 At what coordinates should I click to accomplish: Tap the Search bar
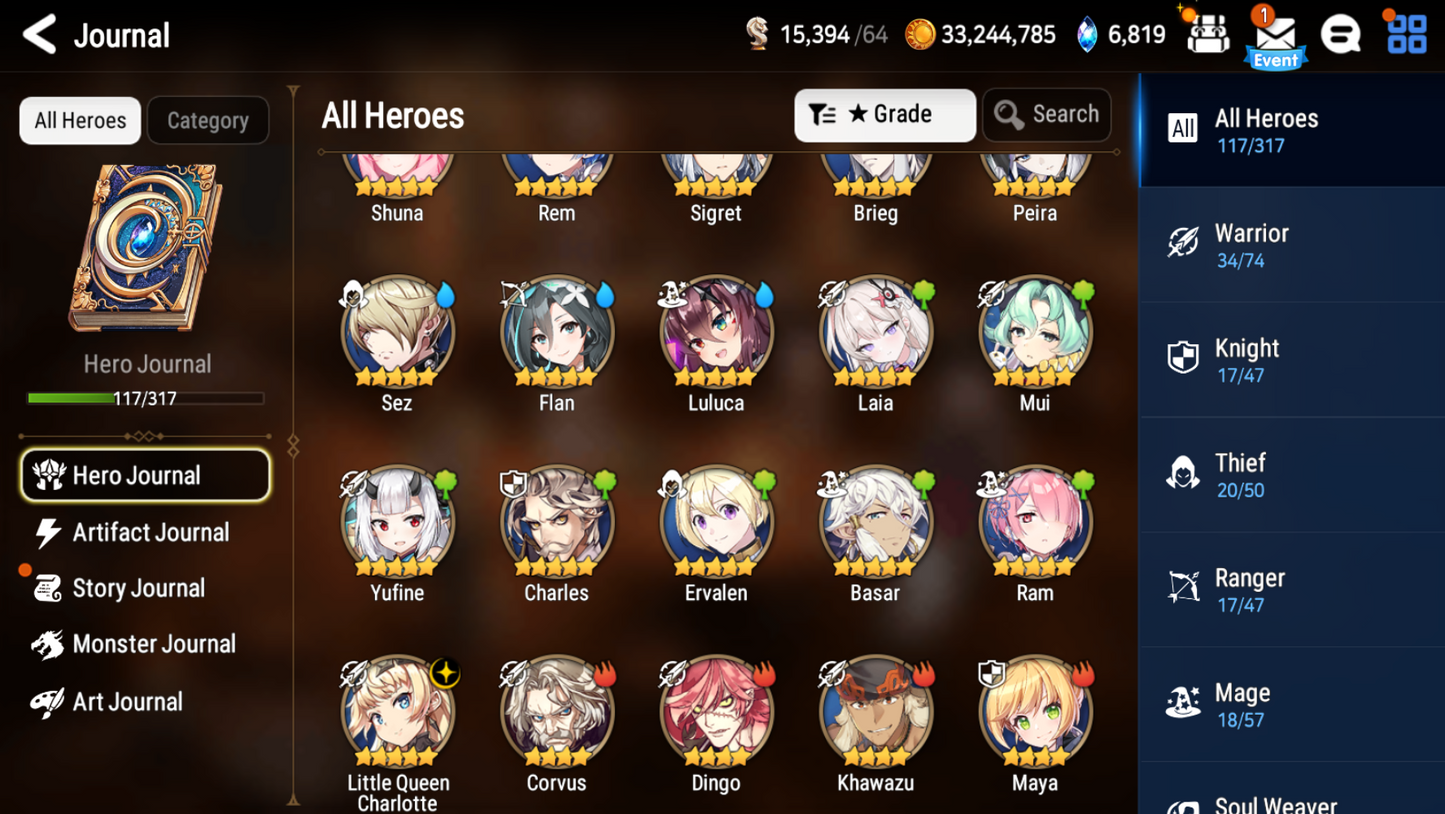[x=1046, y=114]
